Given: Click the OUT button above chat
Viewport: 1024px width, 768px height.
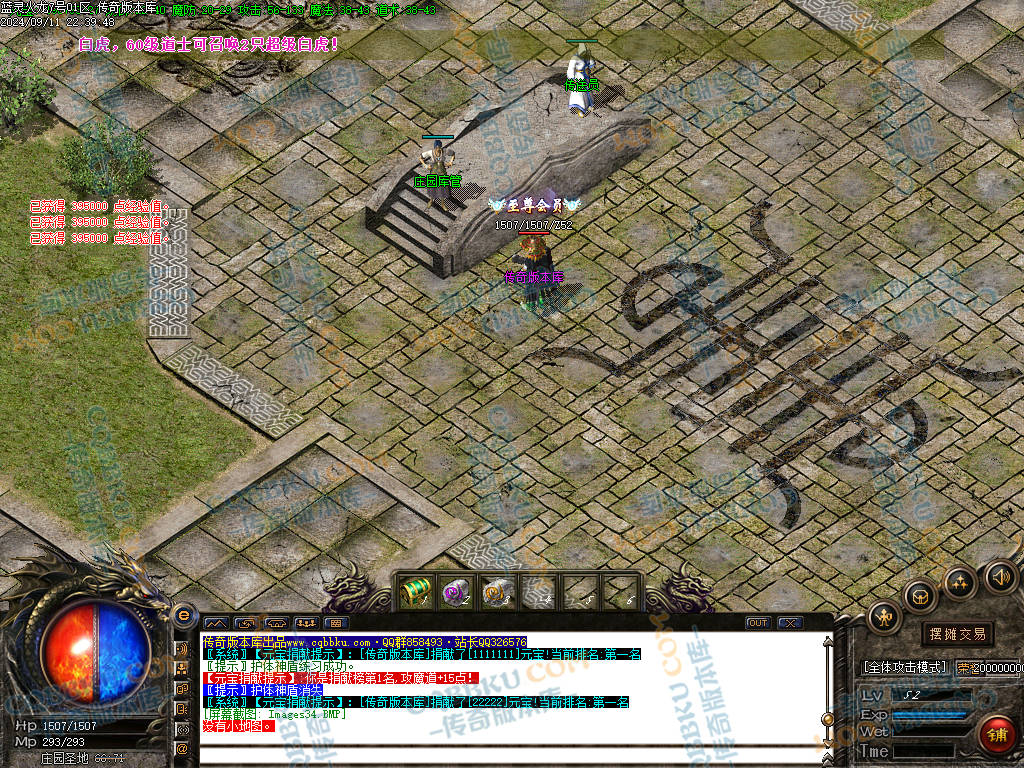Looking at the screenshot, I should pyautogui.click(x=758, y=623).
